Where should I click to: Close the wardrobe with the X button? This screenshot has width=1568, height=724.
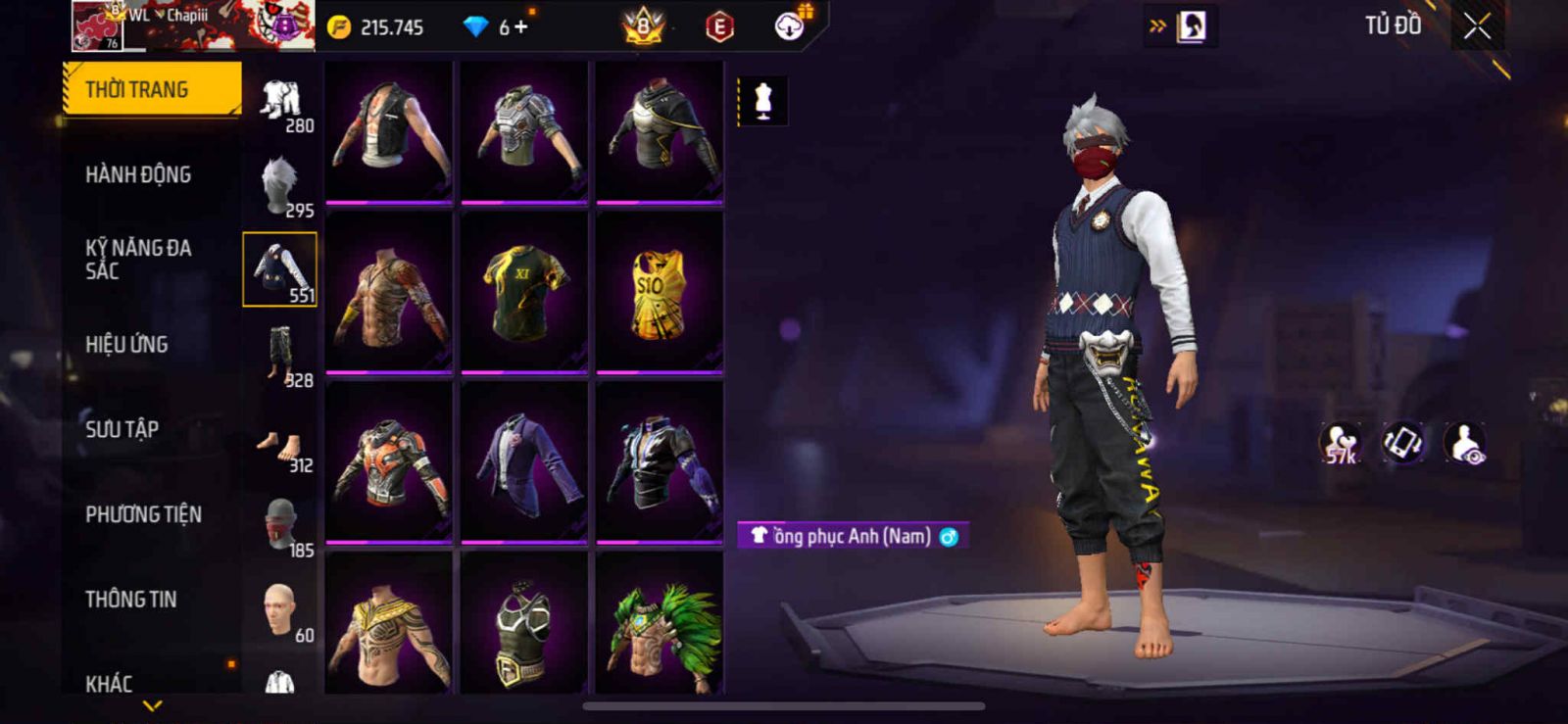point(1477,26)
